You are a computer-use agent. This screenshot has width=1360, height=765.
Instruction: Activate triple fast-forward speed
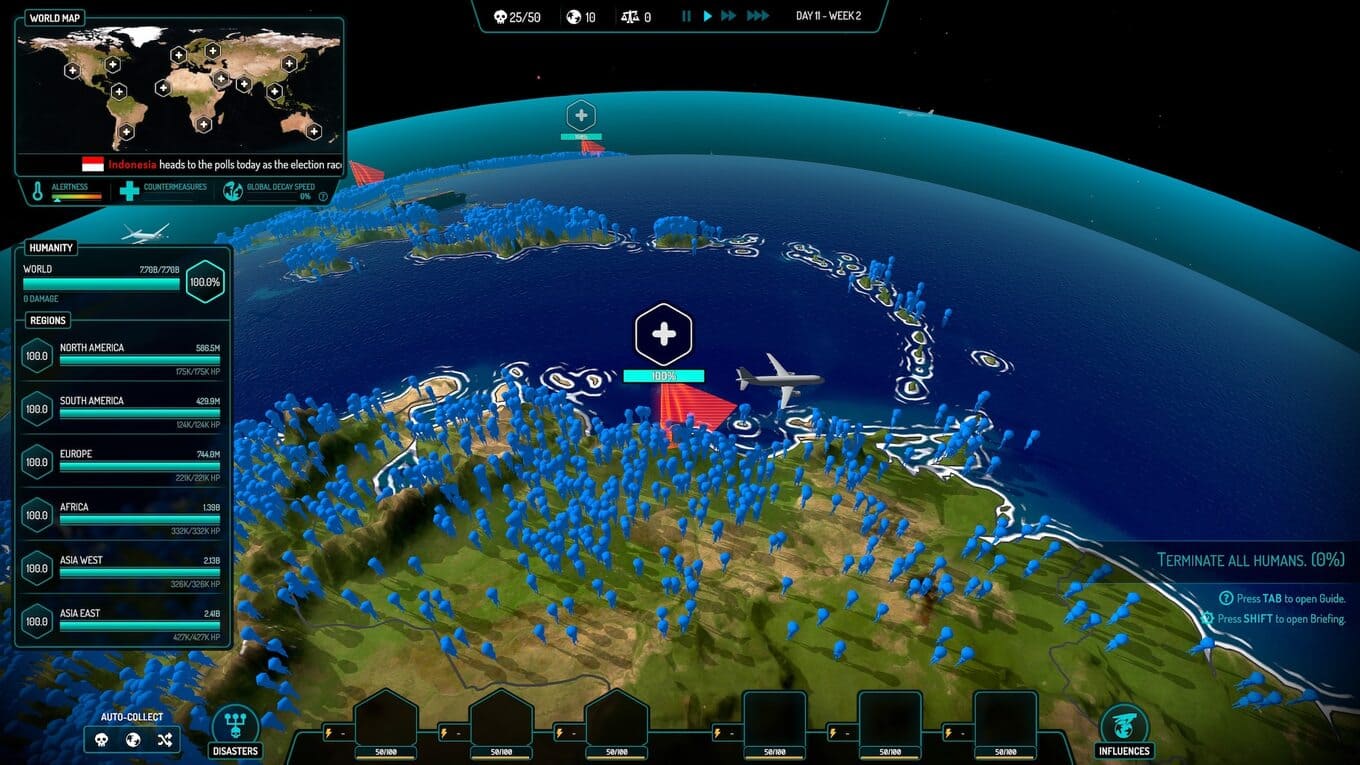coord(758,16)
